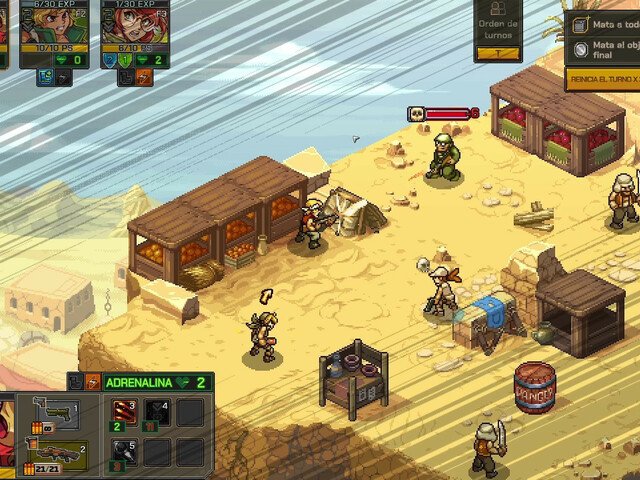
Task: Click the orange running icon beside Adrenalina
Action: [92, 382]
